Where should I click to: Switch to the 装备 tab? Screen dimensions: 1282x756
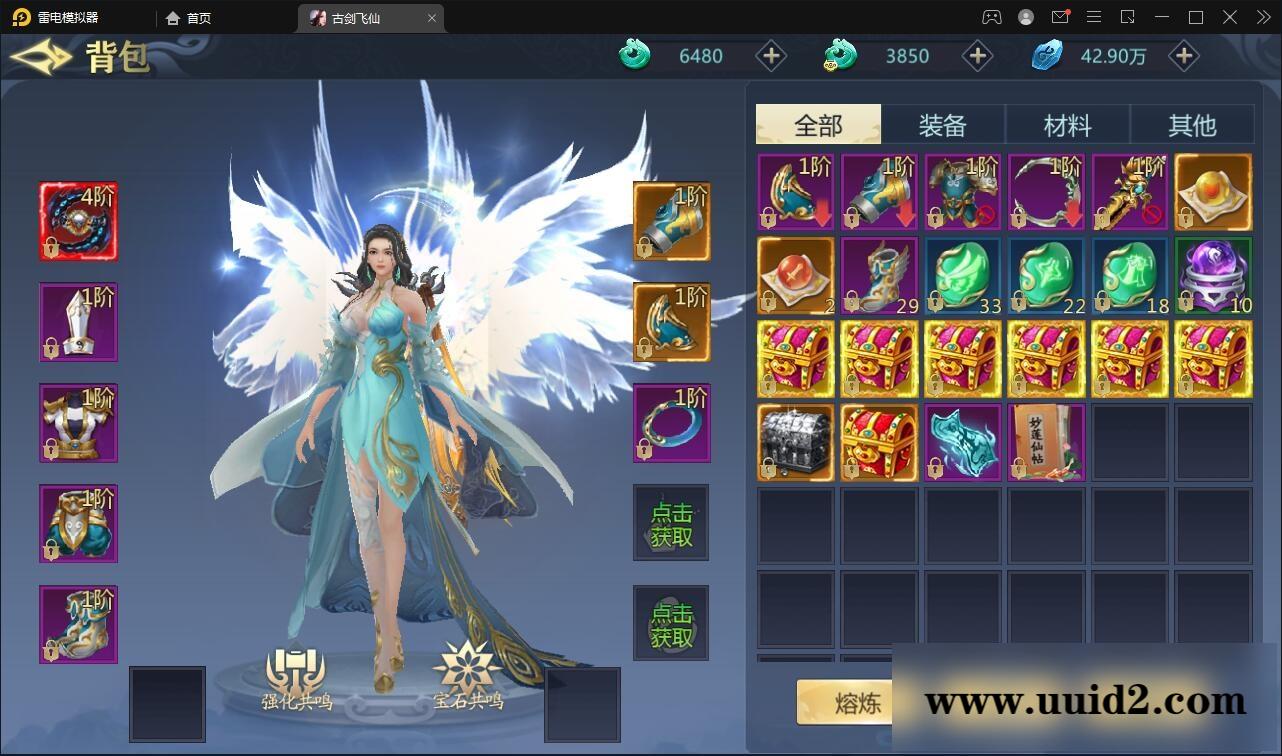click(942, 123)
